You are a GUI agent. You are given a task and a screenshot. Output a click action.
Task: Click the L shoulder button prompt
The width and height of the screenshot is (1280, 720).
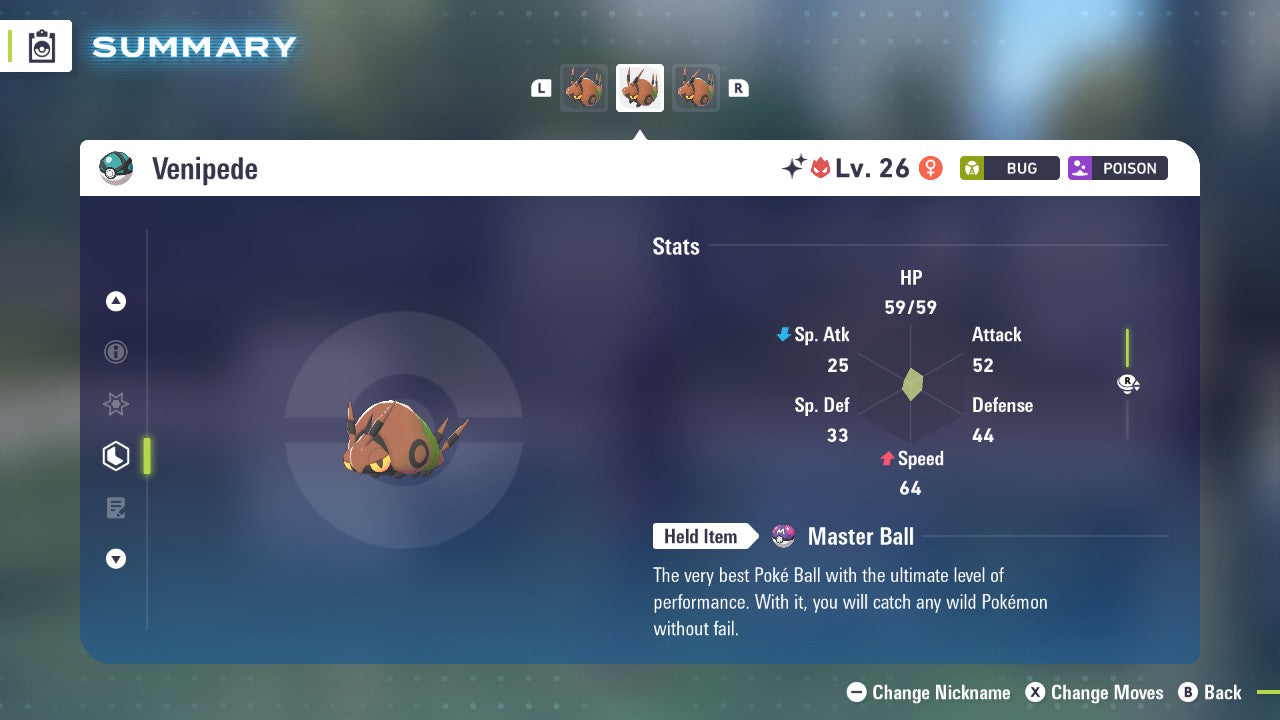[541, 88]
